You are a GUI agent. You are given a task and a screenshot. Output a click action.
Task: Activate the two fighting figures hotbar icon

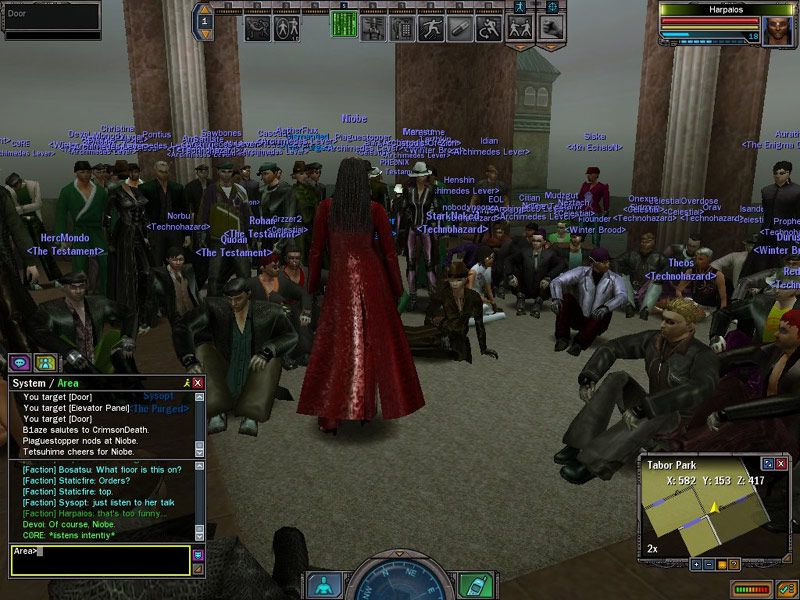coord(518,28)
